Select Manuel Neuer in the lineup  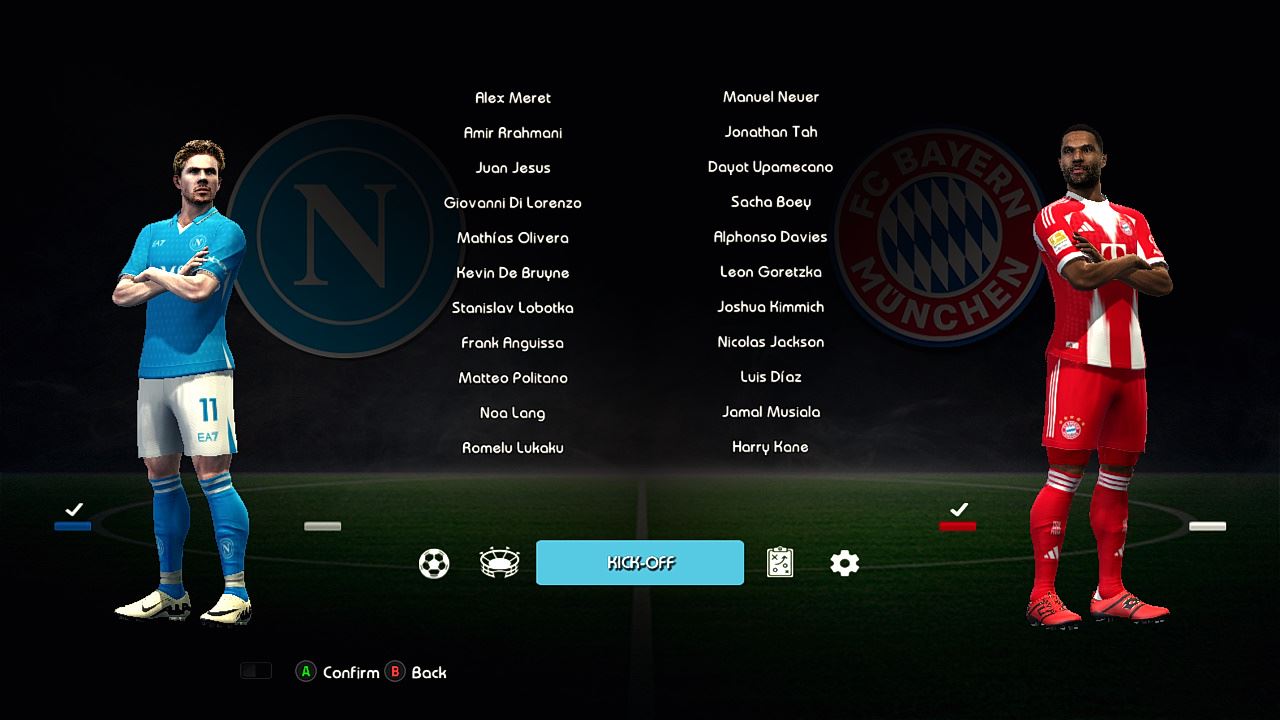[x=770, y=97]
